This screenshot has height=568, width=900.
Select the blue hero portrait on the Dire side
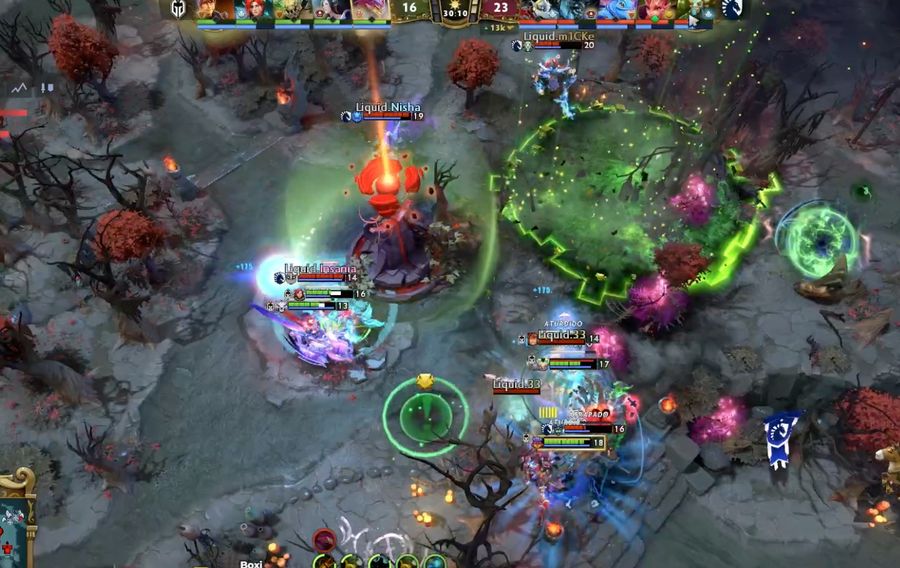(615, 10)
